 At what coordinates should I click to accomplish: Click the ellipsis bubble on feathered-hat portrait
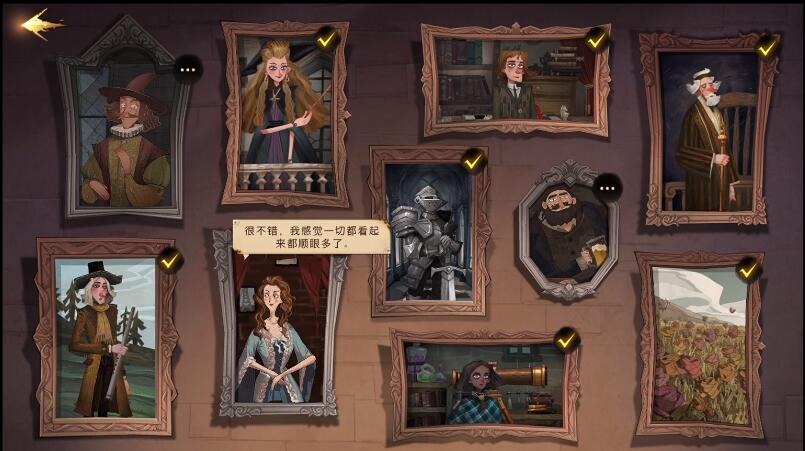[187, 69]
